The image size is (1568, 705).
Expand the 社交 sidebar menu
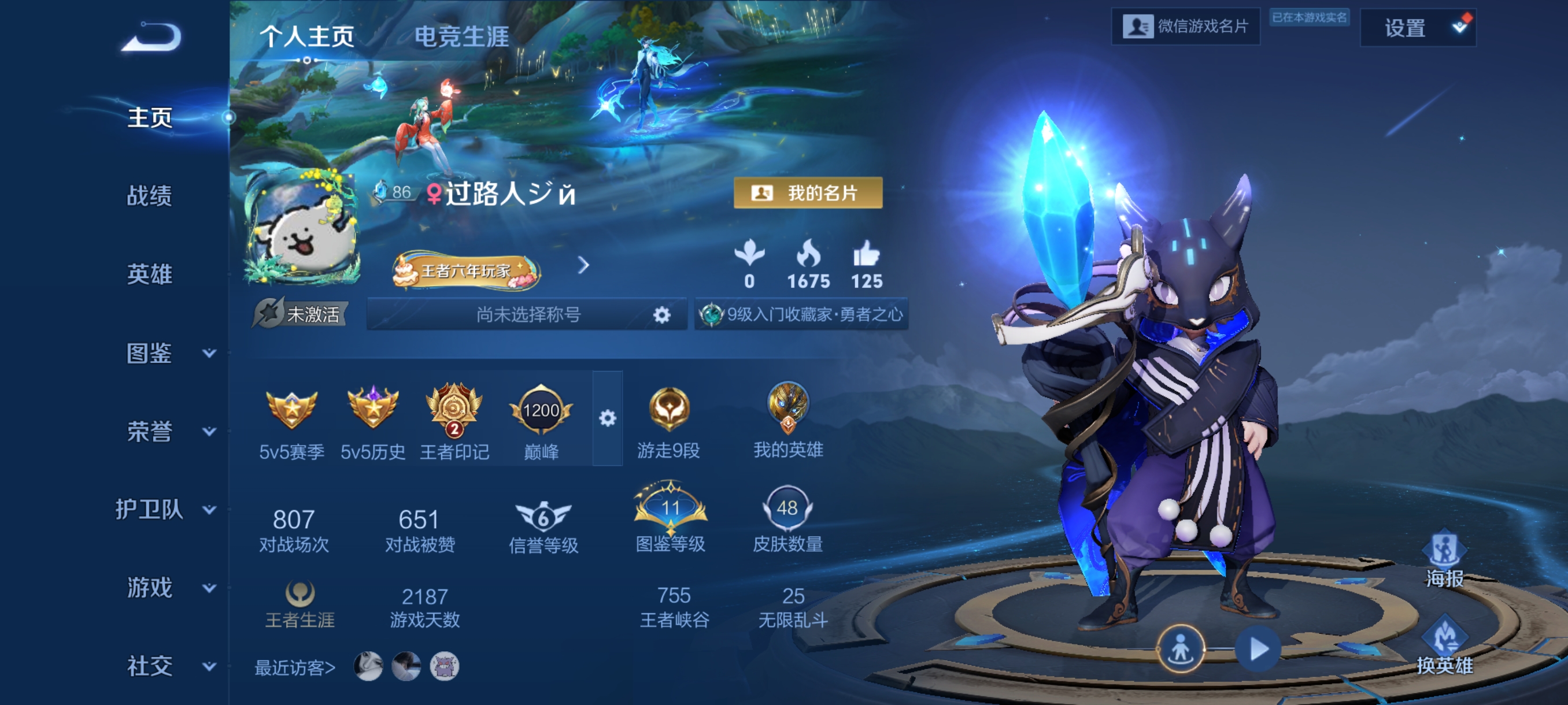point(169,666)
